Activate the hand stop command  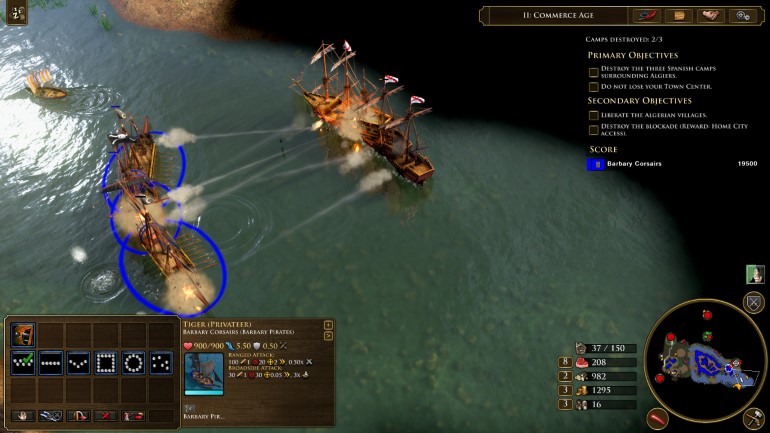(x=23, y=414)
